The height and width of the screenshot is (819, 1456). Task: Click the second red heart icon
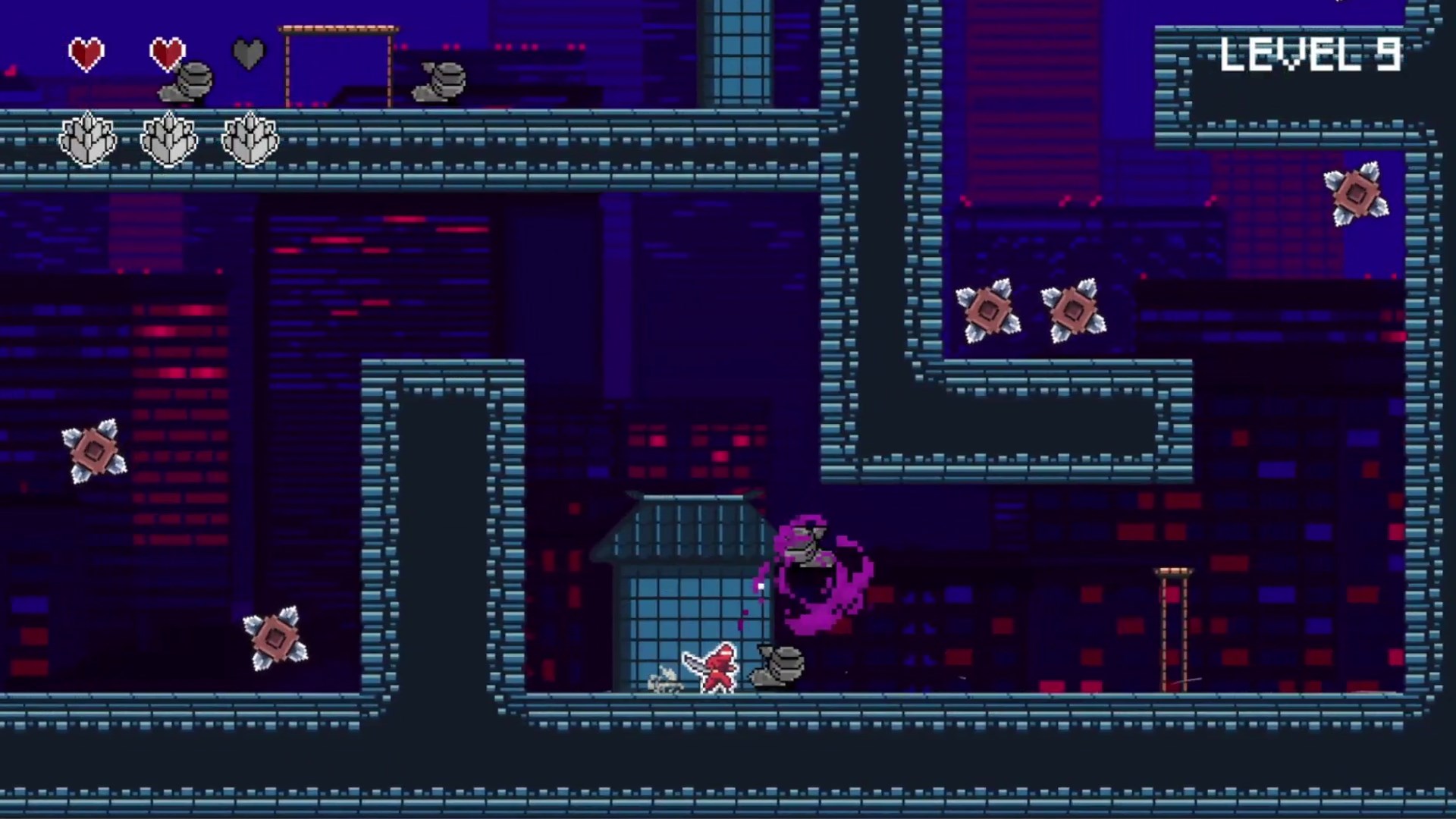[x=168, y=53]
